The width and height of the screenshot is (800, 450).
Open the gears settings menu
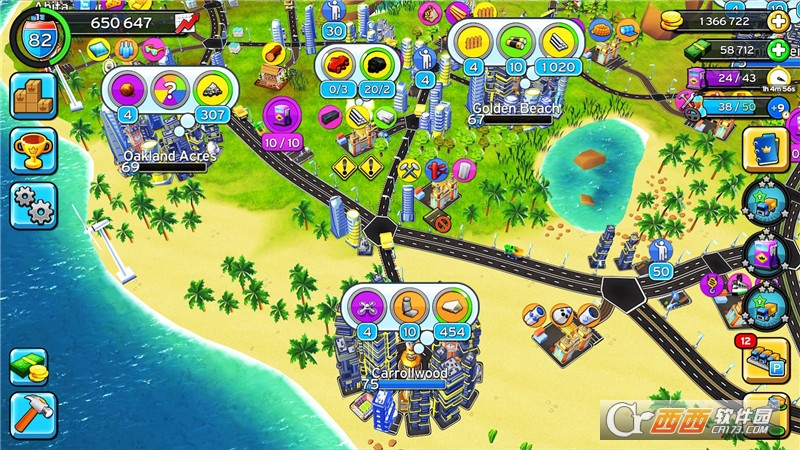pyautogui.click(x=33, y=206)
